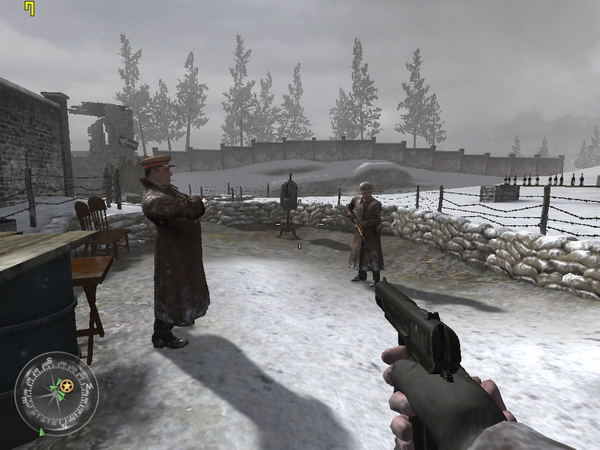
Task: Click the circular compass in the corner
Action: point(56,392)
